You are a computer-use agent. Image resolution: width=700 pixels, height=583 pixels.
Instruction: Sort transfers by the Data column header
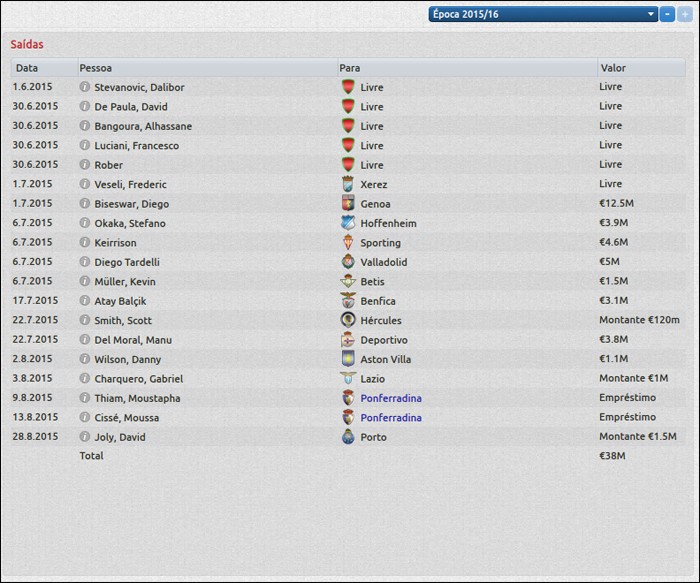coord(27,68)
